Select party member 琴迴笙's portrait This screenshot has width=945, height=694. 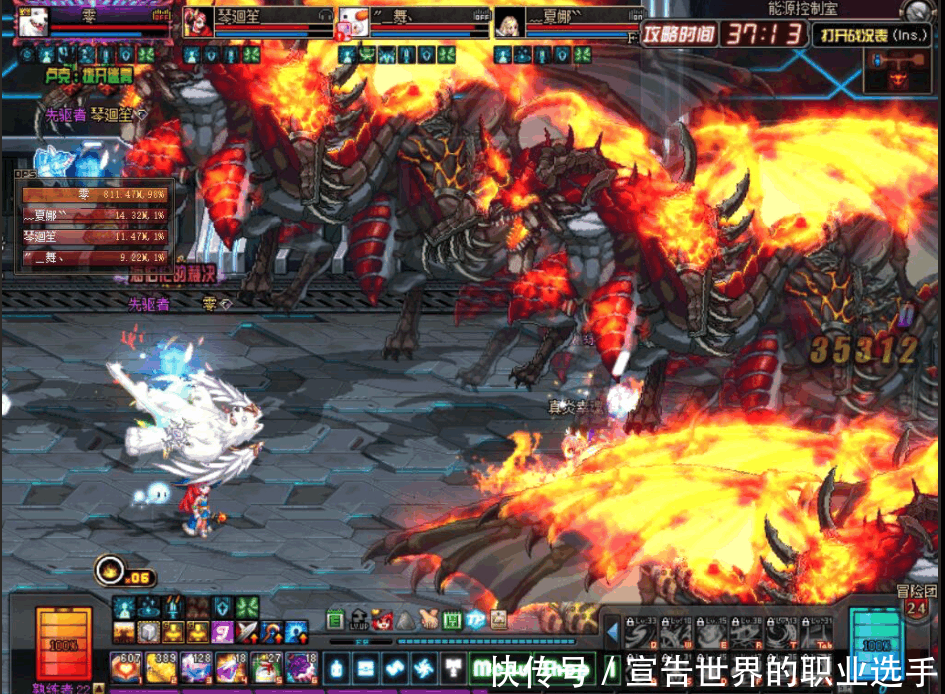point(197,22)
